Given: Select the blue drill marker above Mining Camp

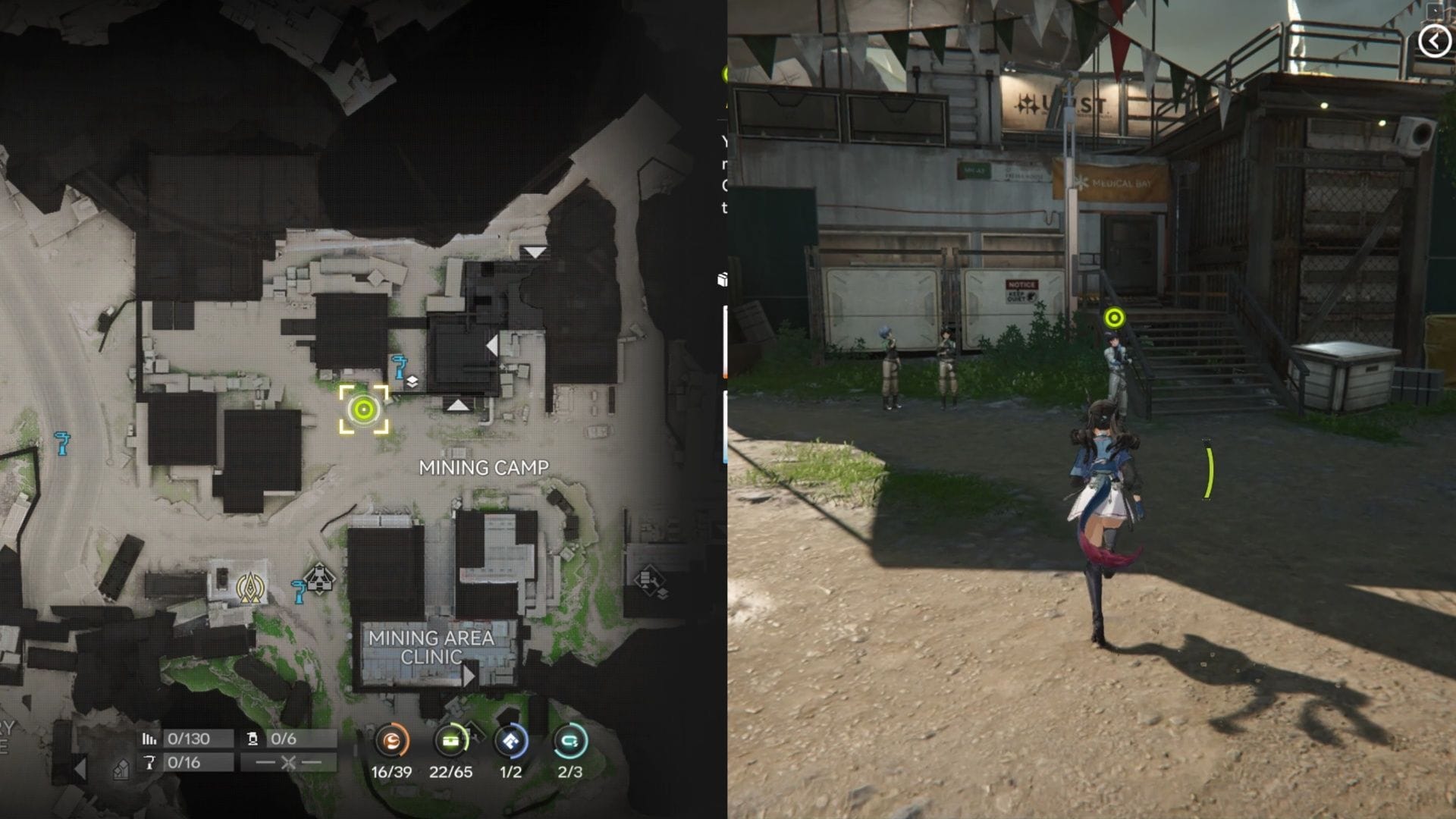Looking at the screenshot, I should [x=400, y=368].
